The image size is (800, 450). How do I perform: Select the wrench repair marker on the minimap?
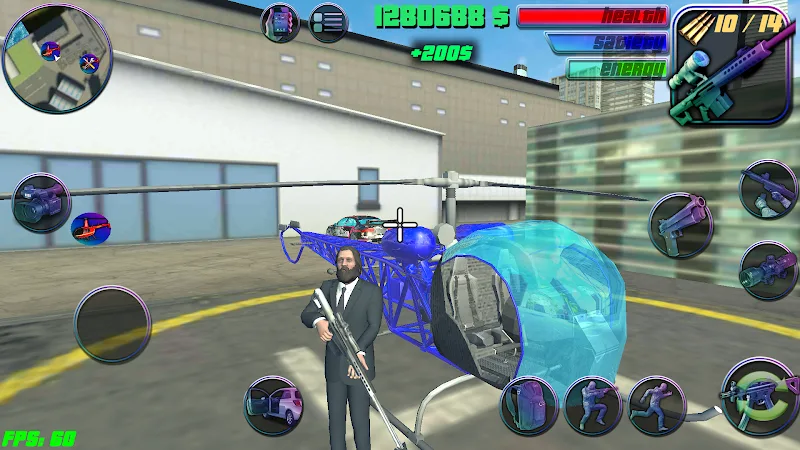[88, 63]
